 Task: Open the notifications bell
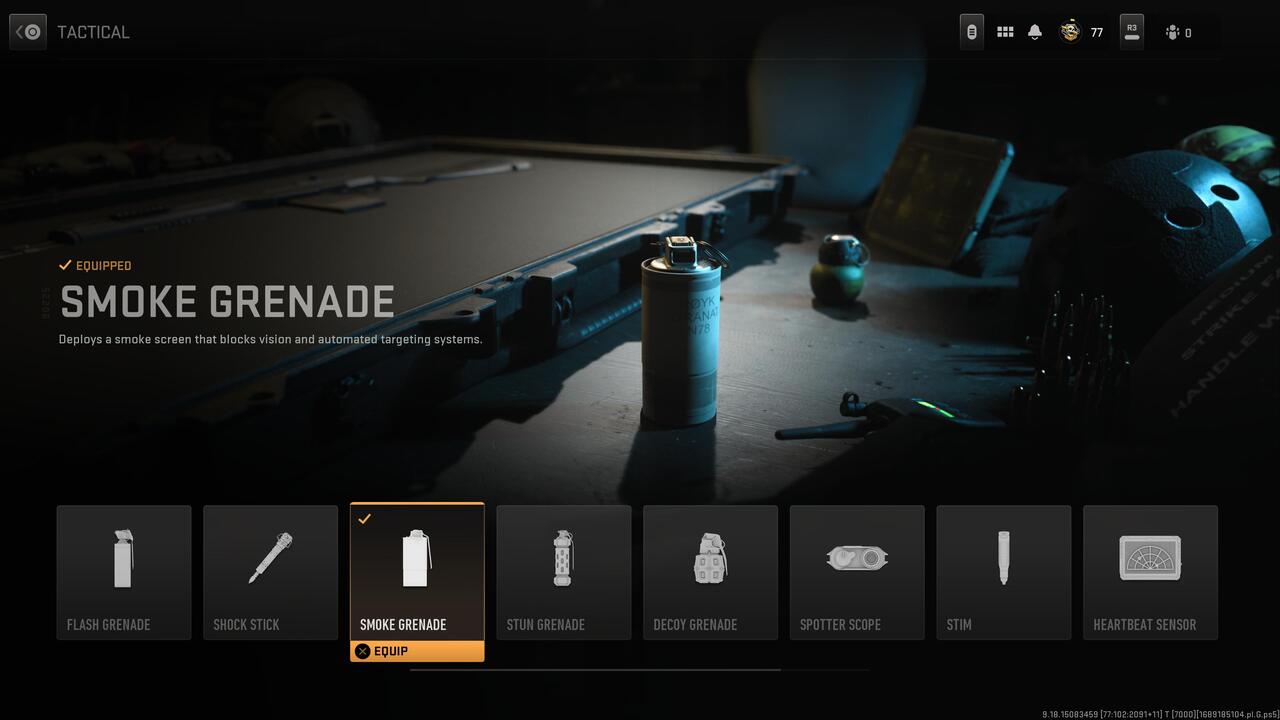(x=1035, y=32)
